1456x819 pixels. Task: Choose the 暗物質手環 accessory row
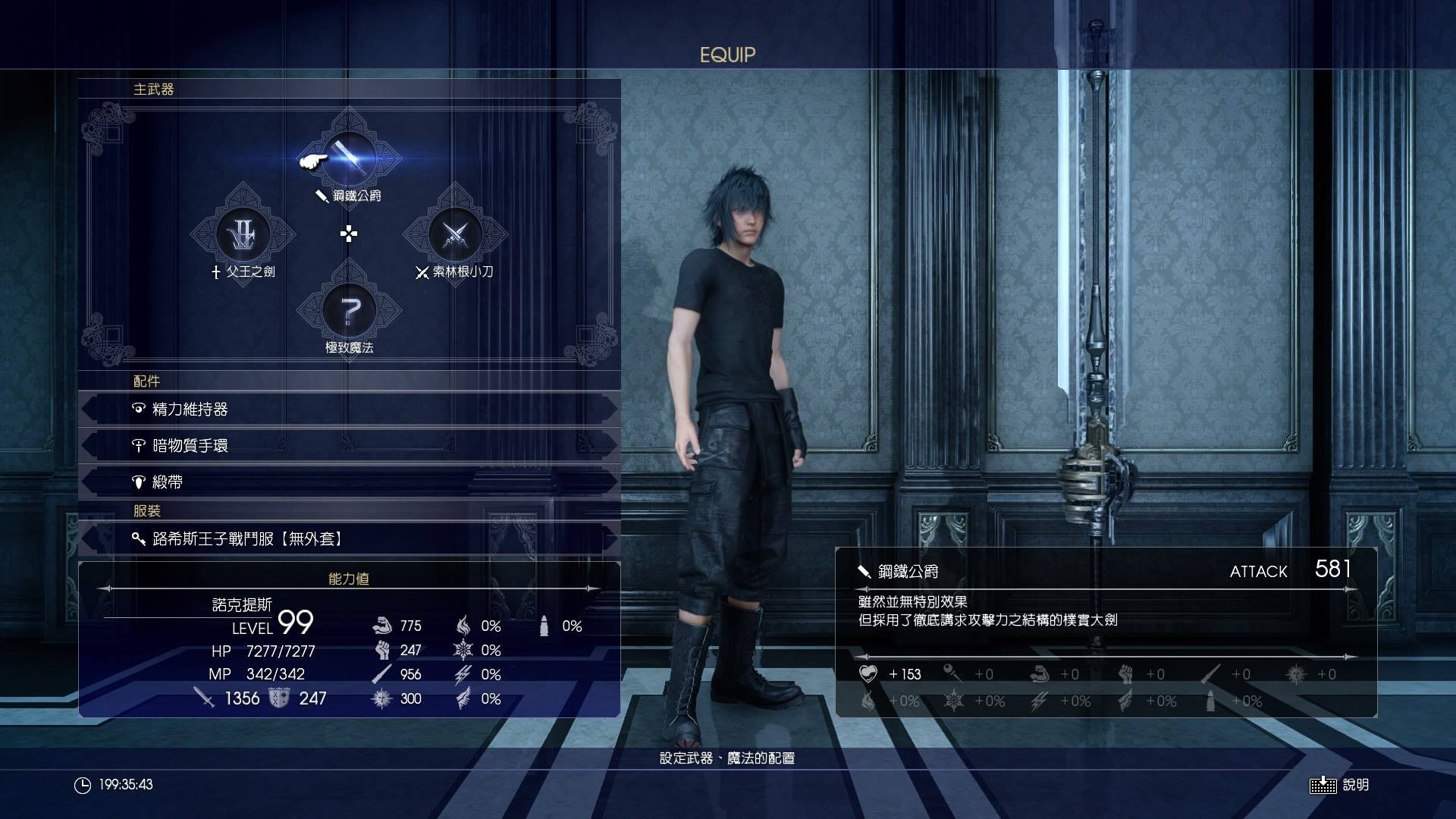pyautogui.click(x=349, y=446)
